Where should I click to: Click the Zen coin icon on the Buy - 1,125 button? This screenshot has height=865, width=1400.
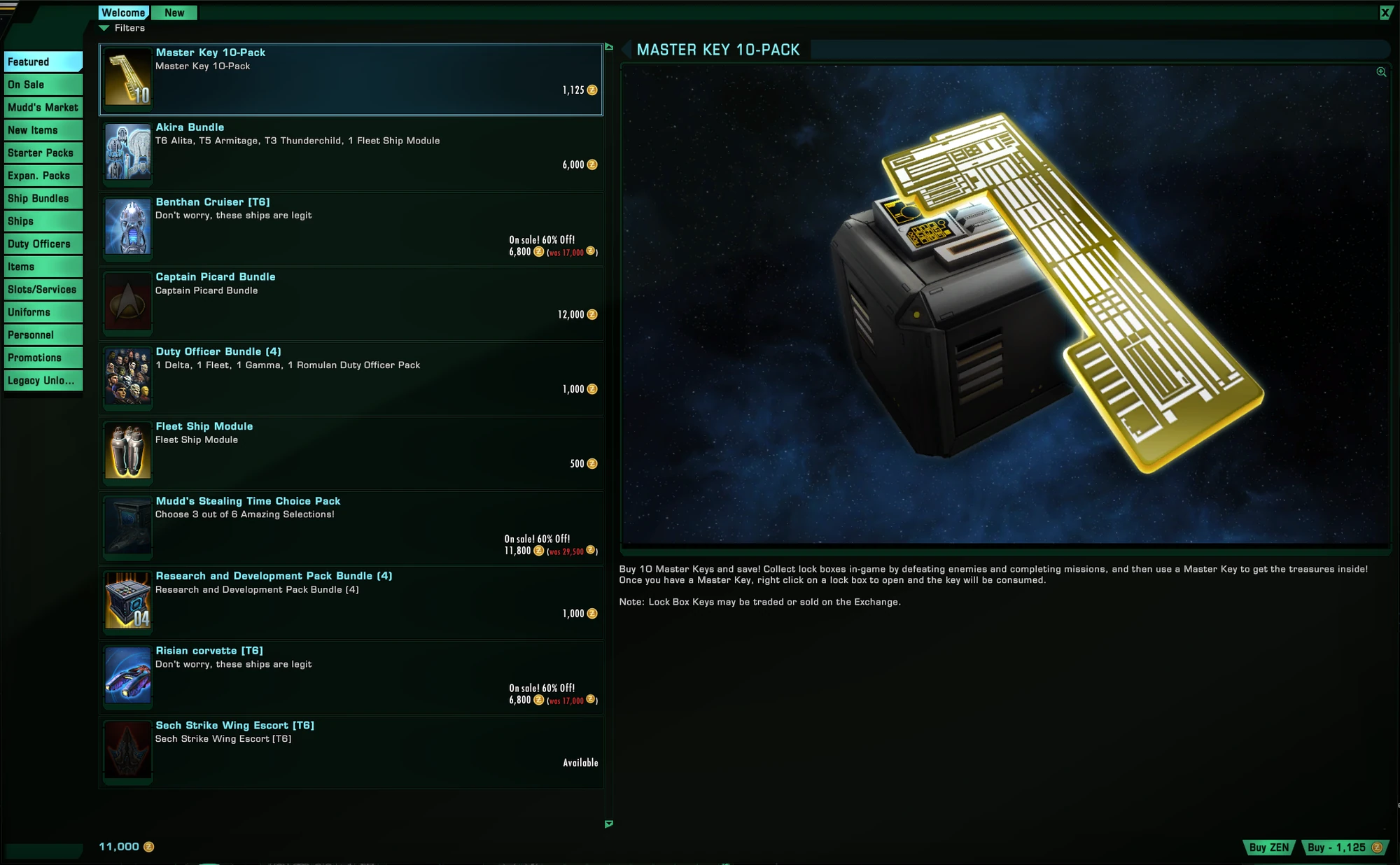(1377, 848)
